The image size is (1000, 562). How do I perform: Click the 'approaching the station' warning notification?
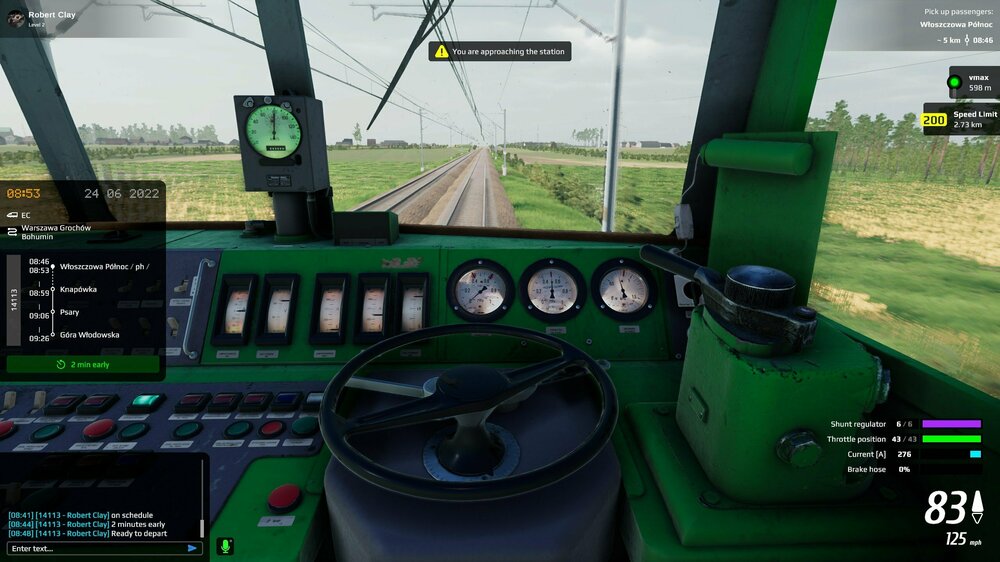pos(500,51)
